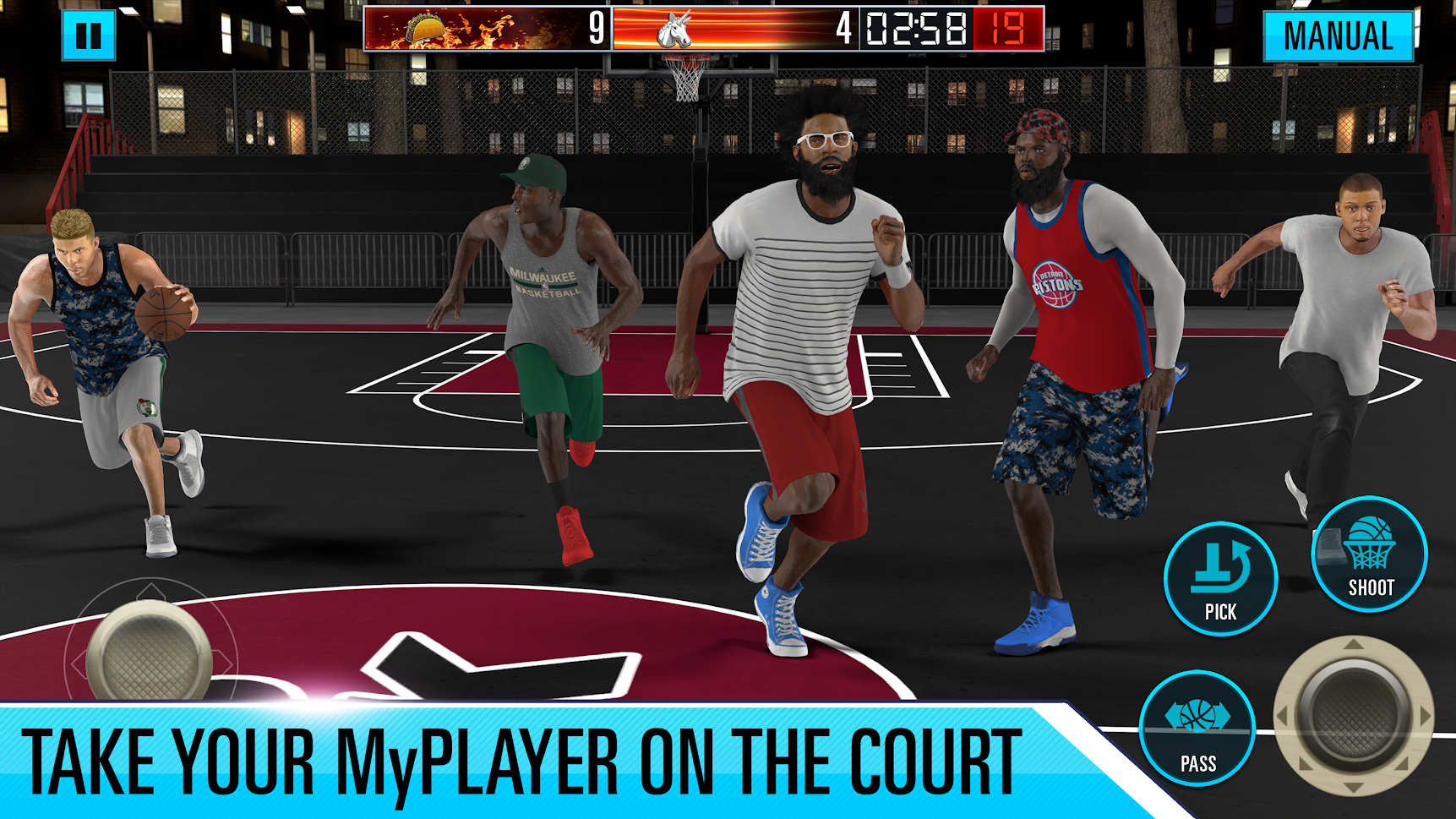This screenshot has width=1456, height=819.
Task: Open scoring details from score 9
Action: (x=596, y=28)
